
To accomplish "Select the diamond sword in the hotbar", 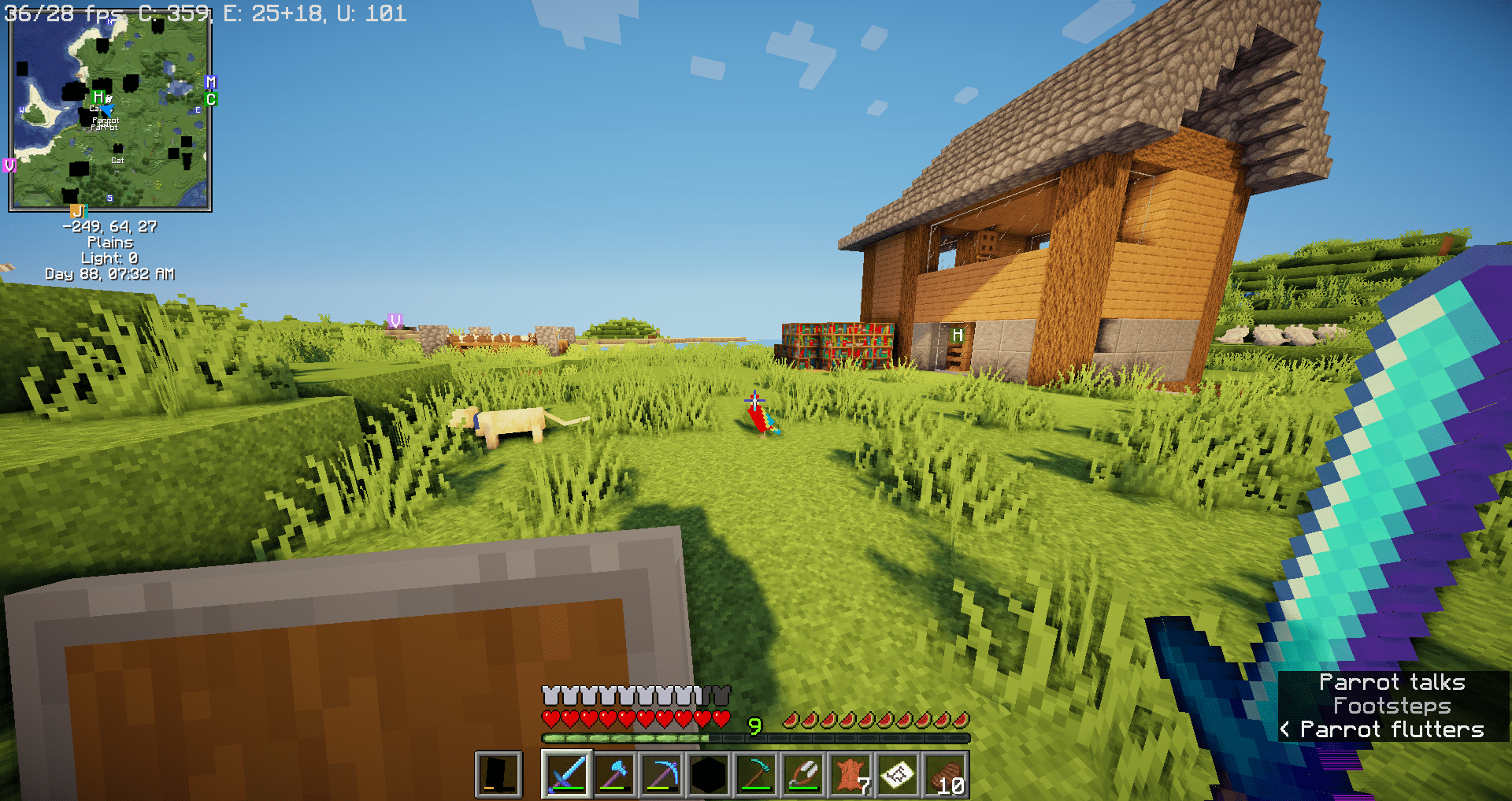I will (567, 773).
